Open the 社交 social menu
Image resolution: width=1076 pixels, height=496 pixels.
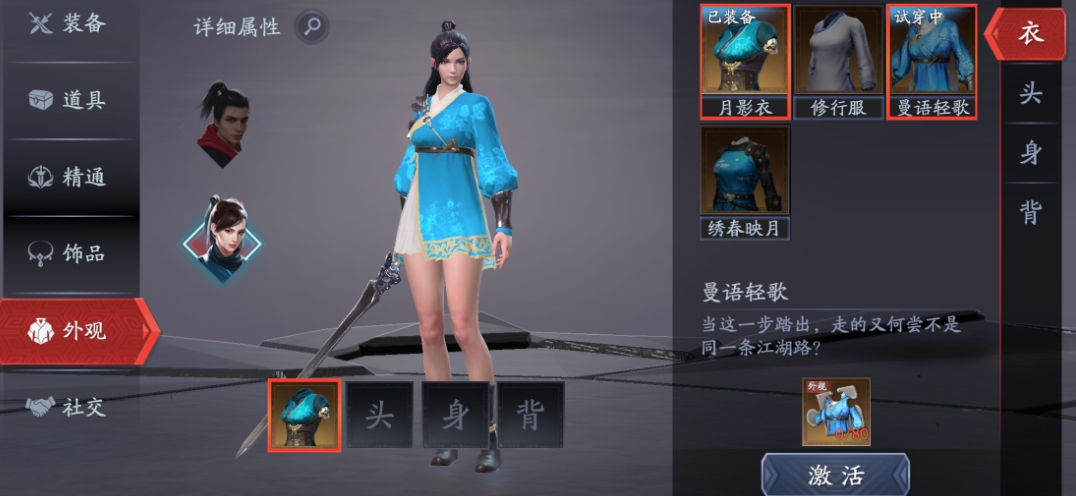[x=68, y=407]
